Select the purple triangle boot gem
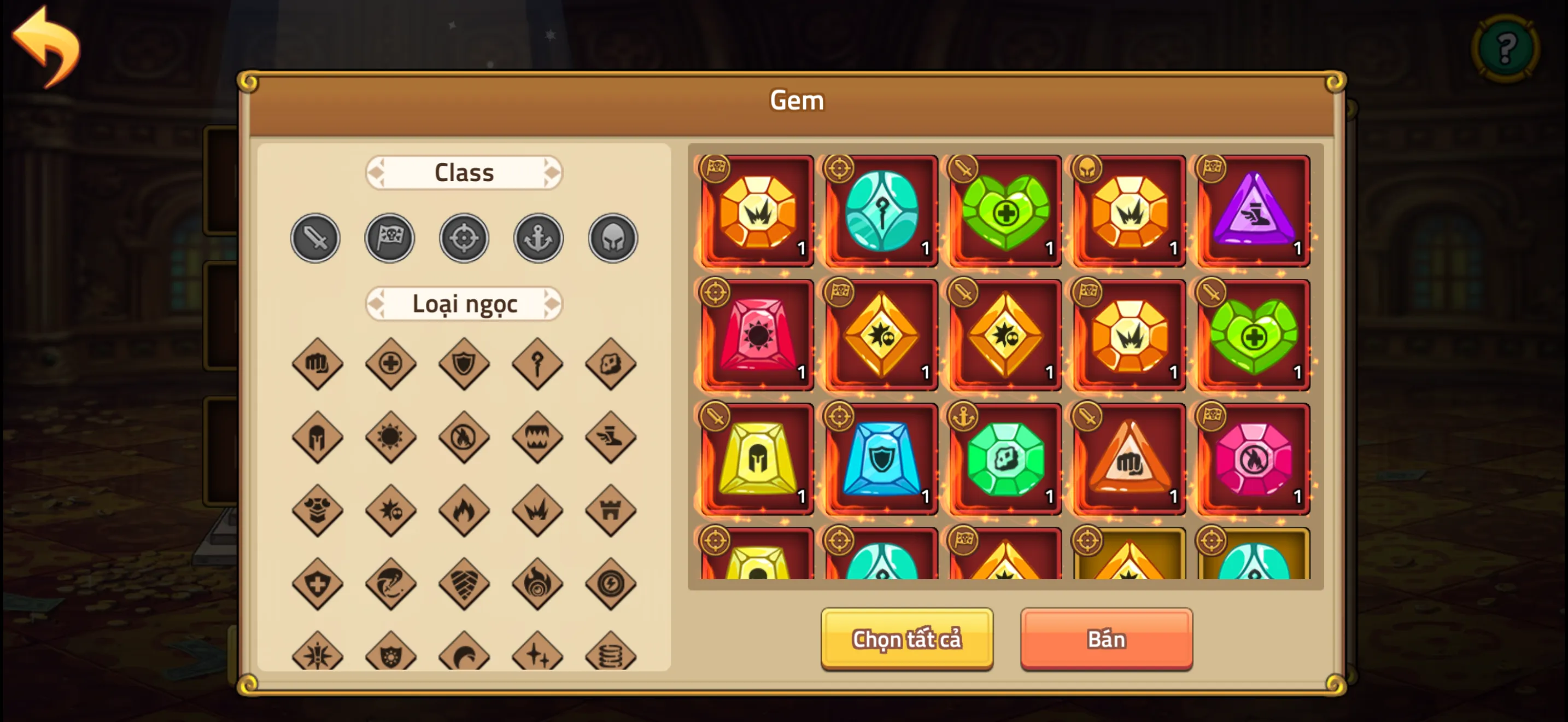 point(1253,211)
